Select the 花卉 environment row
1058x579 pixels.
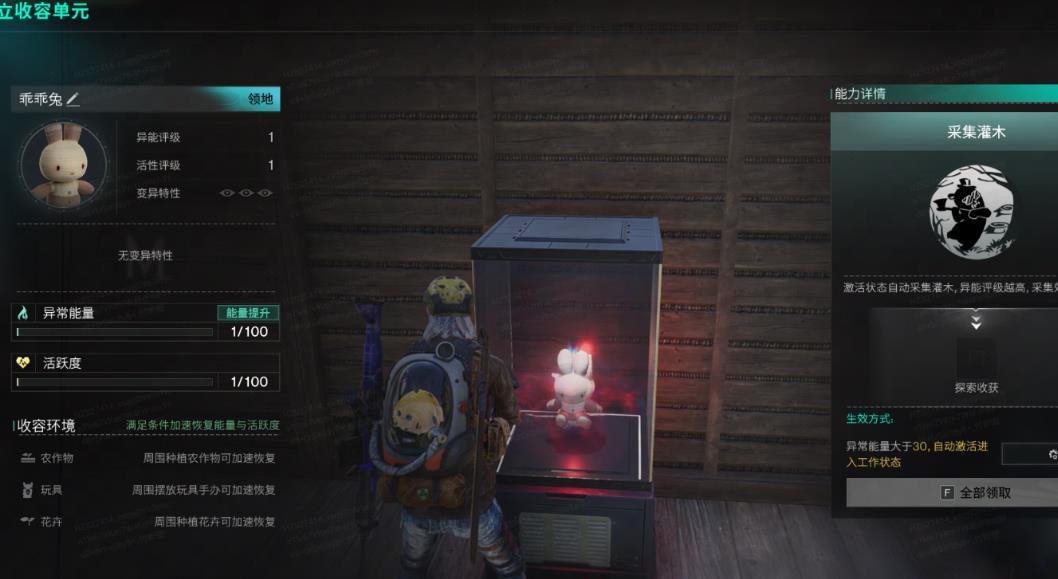point(146,522)
